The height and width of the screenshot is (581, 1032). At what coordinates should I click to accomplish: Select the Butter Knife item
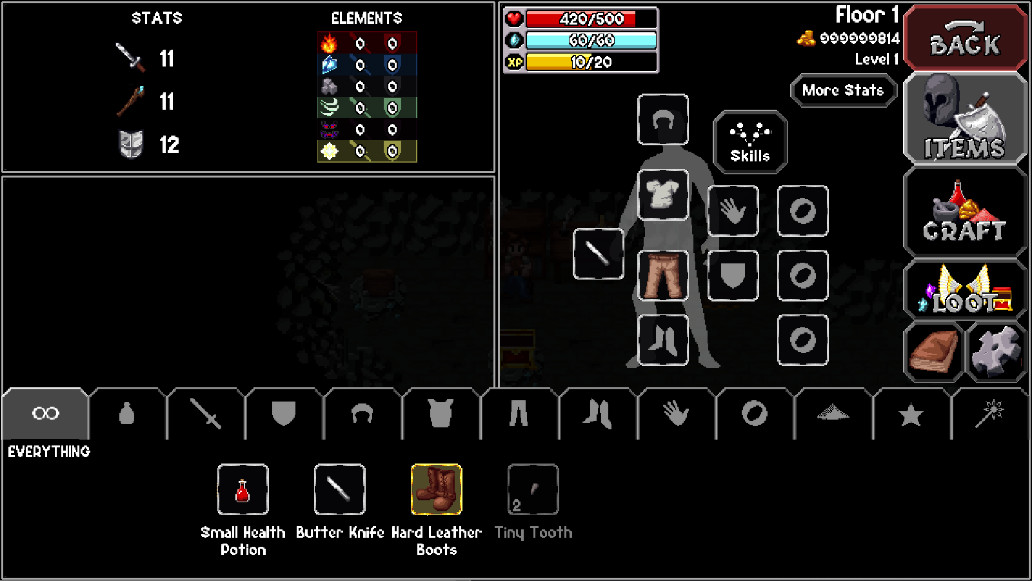coord(339,490)
